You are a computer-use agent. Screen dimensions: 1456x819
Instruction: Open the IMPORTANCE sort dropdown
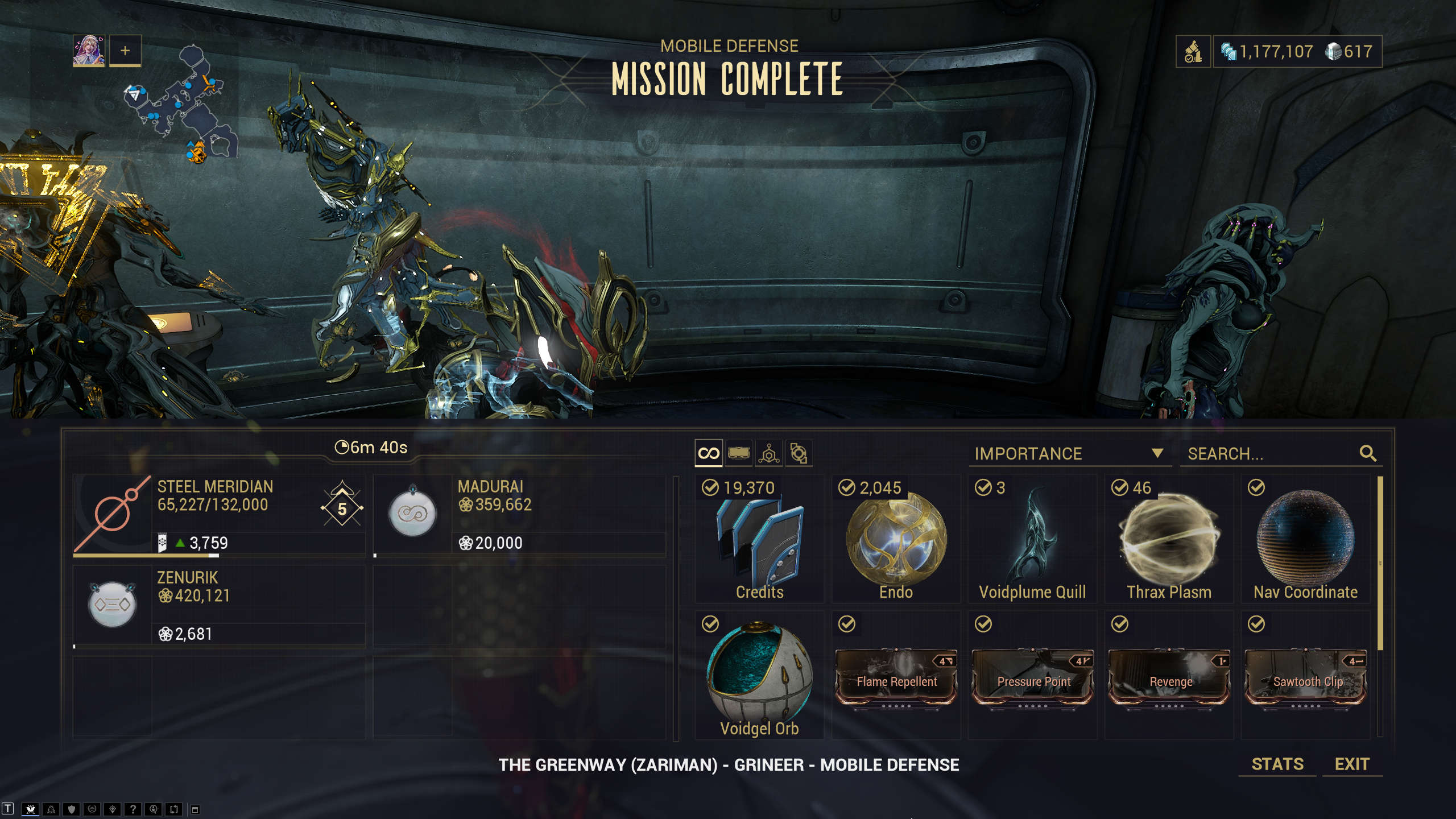click(1069, 454)
